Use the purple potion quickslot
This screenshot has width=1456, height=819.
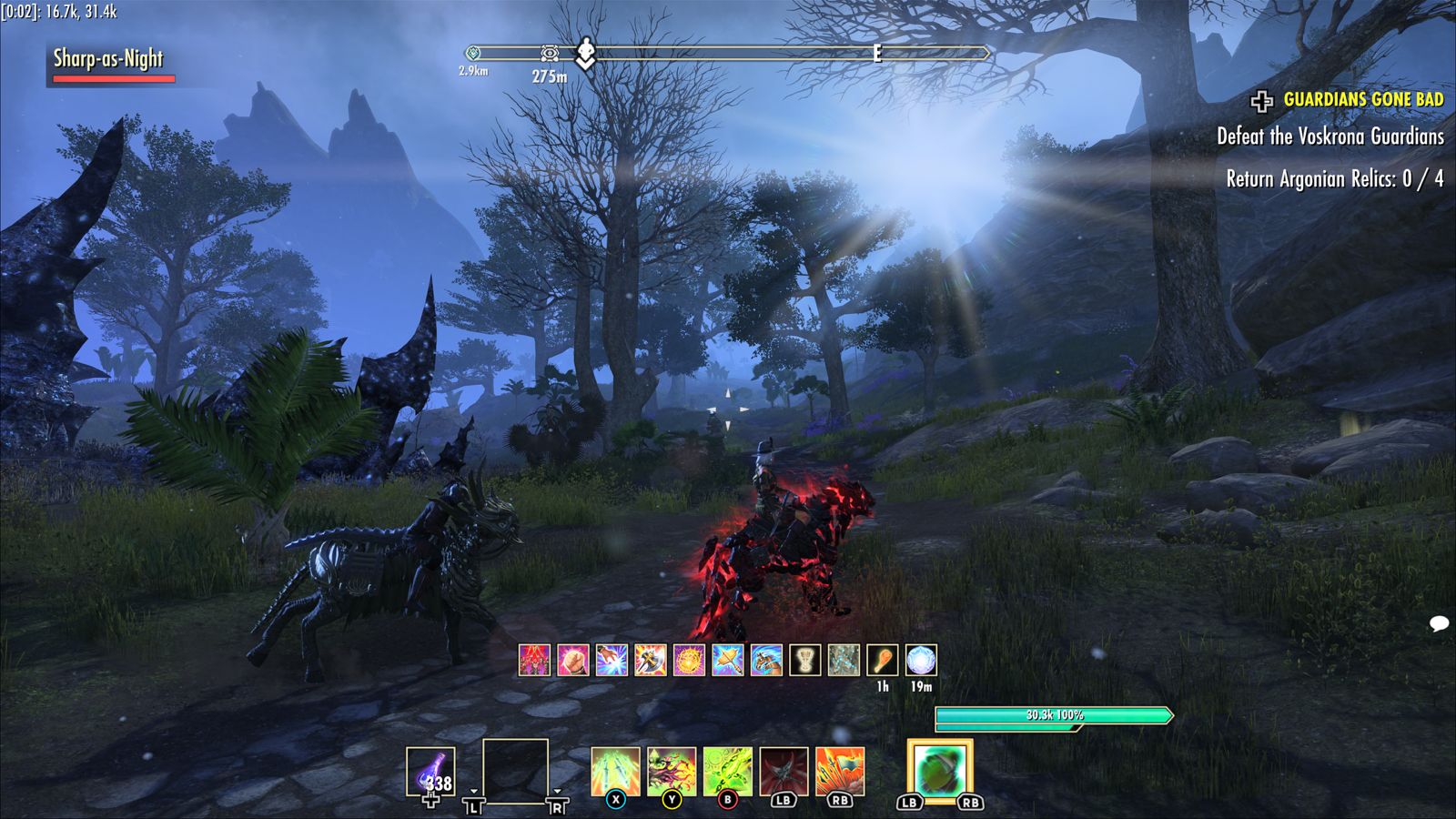(x=430, y=772)
